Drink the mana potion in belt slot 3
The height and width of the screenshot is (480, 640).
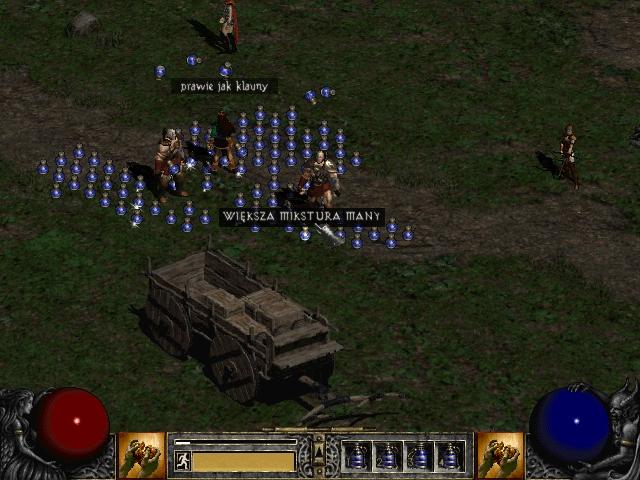point(419,456)
